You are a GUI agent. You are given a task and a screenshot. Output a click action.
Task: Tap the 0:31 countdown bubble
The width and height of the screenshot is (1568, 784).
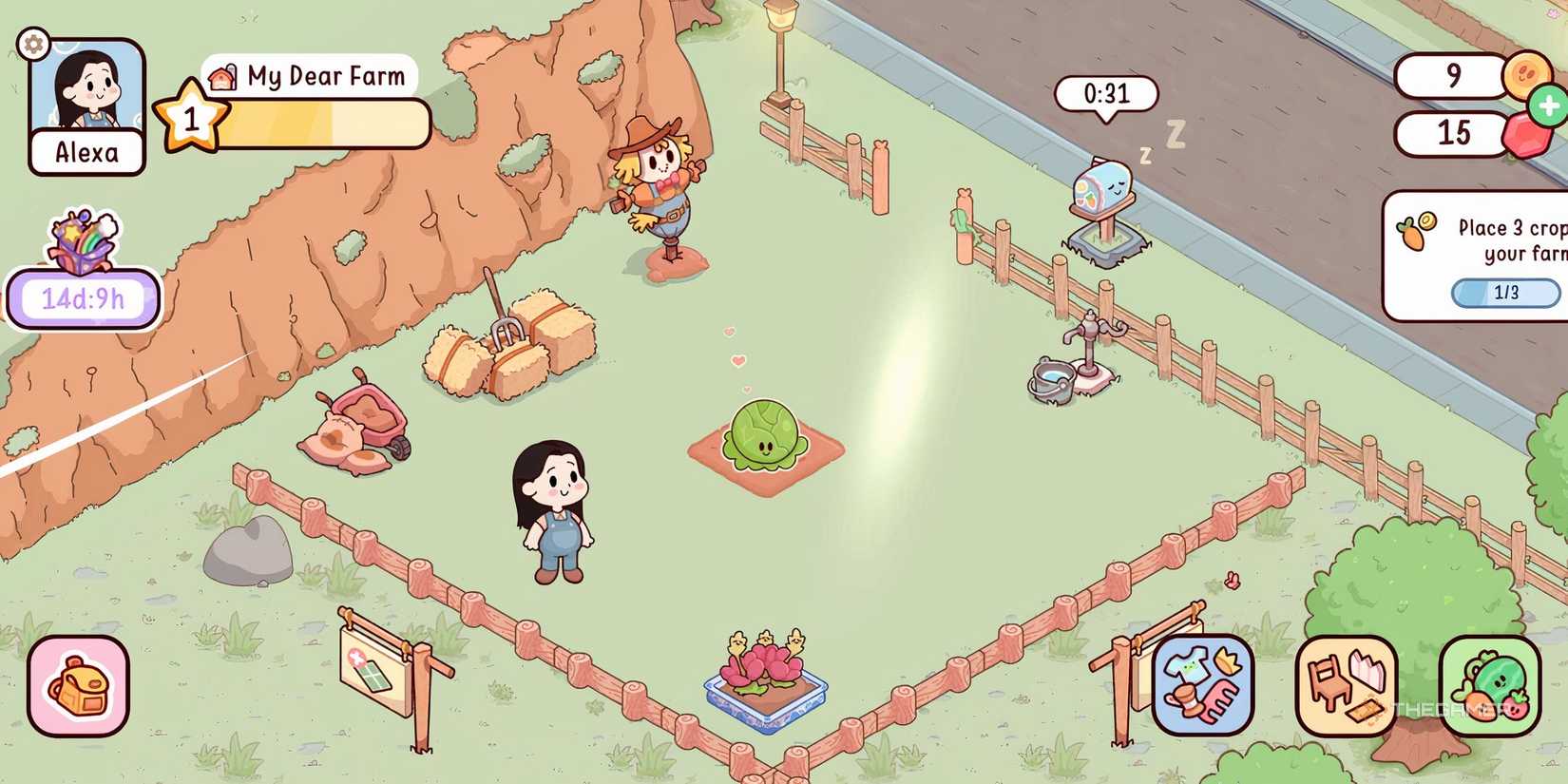tap(1105, 93)
